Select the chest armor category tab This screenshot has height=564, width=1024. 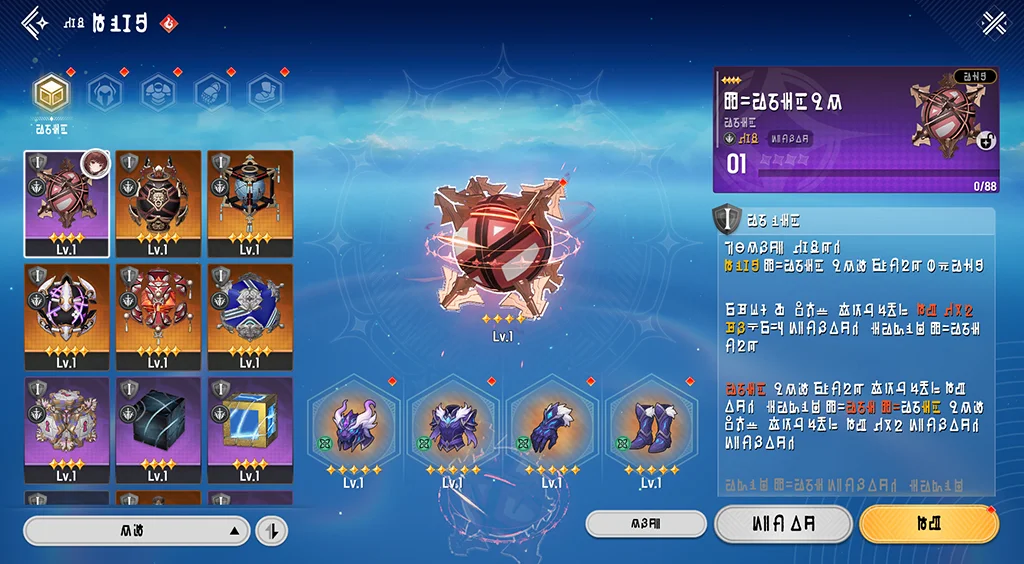(158, 93)
